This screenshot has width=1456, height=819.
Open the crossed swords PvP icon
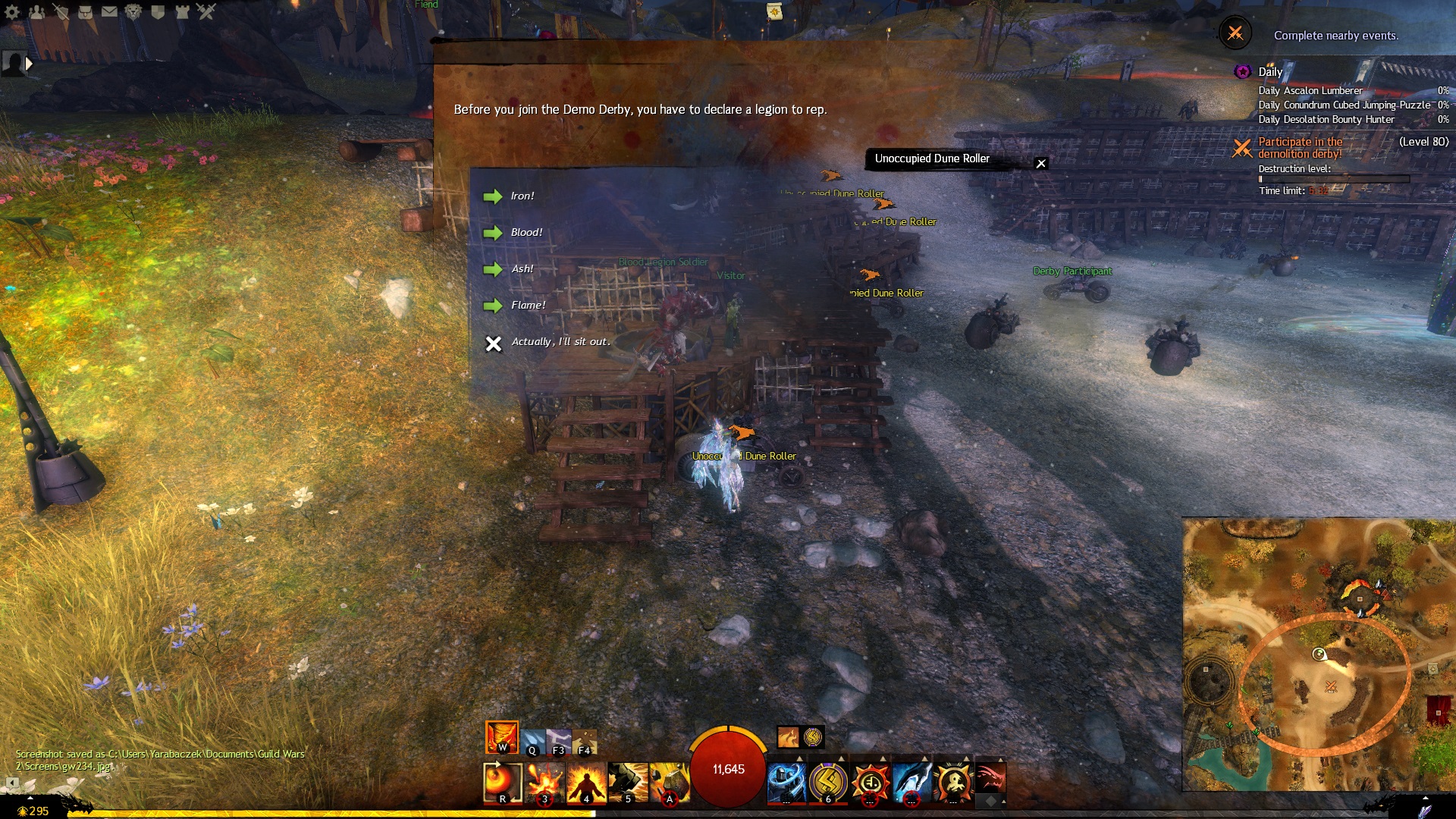(206, 11)
